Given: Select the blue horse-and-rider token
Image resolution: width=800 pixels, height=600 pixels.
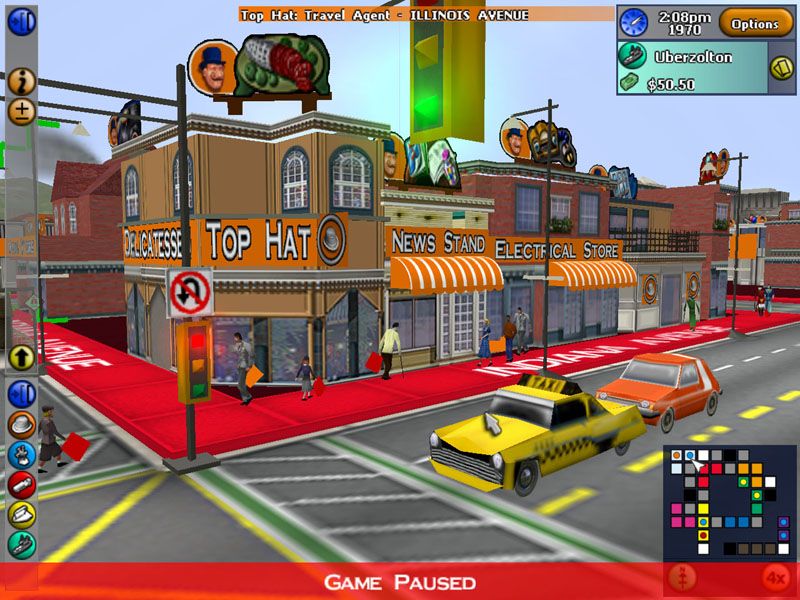Looking at the screenshot, I should (x=22, y=455).
